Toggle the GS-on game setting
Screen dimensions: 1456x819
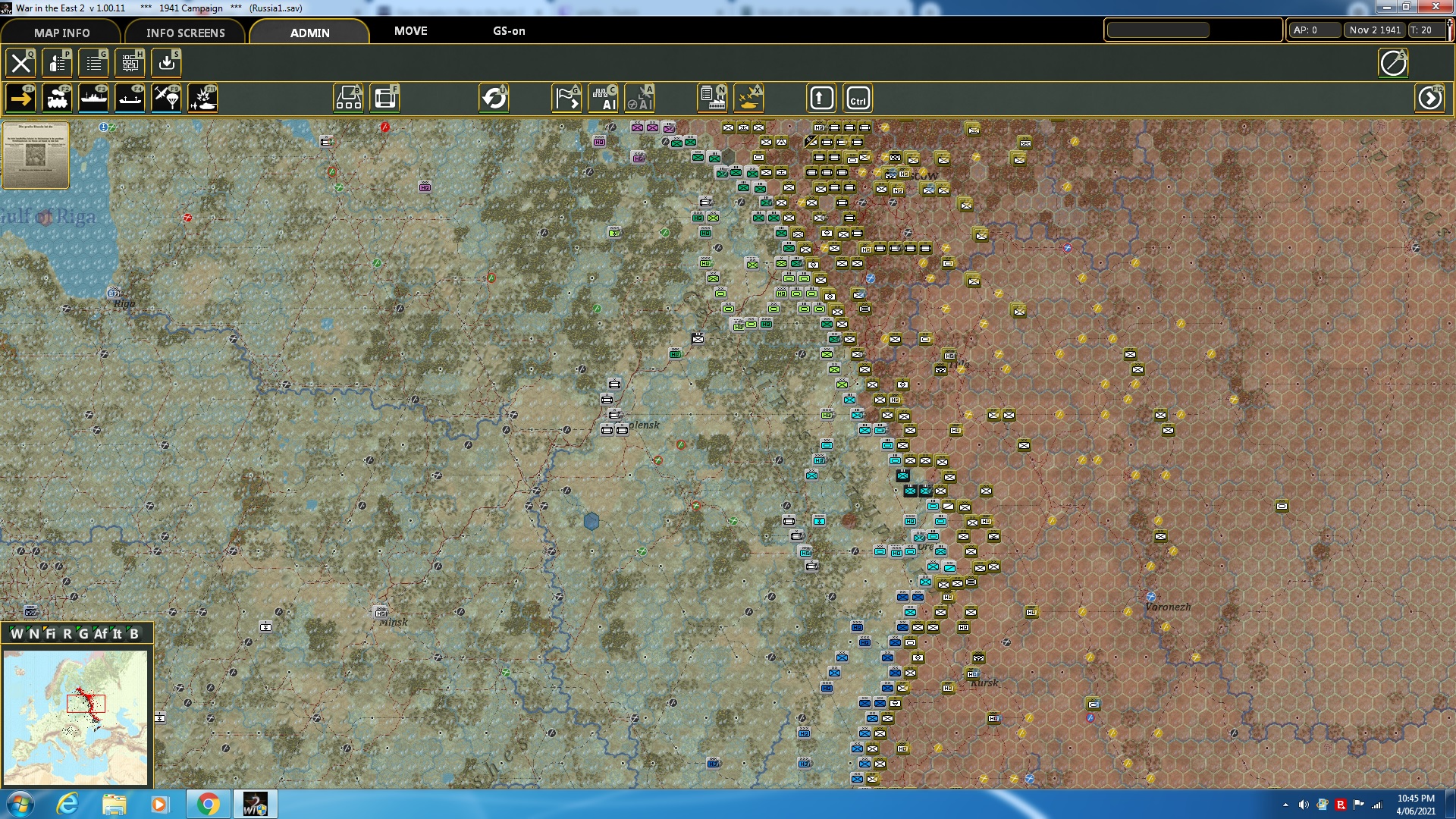click(x=509, y=31)
